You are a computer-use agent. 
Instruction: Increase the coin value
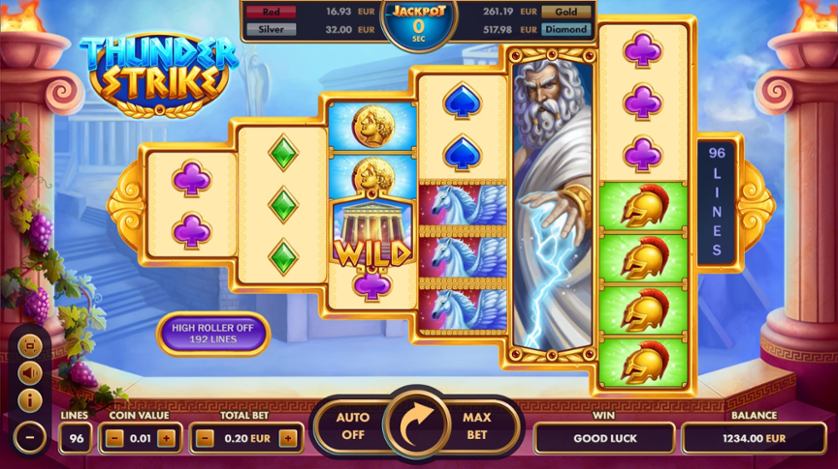(x=166, y=438)
